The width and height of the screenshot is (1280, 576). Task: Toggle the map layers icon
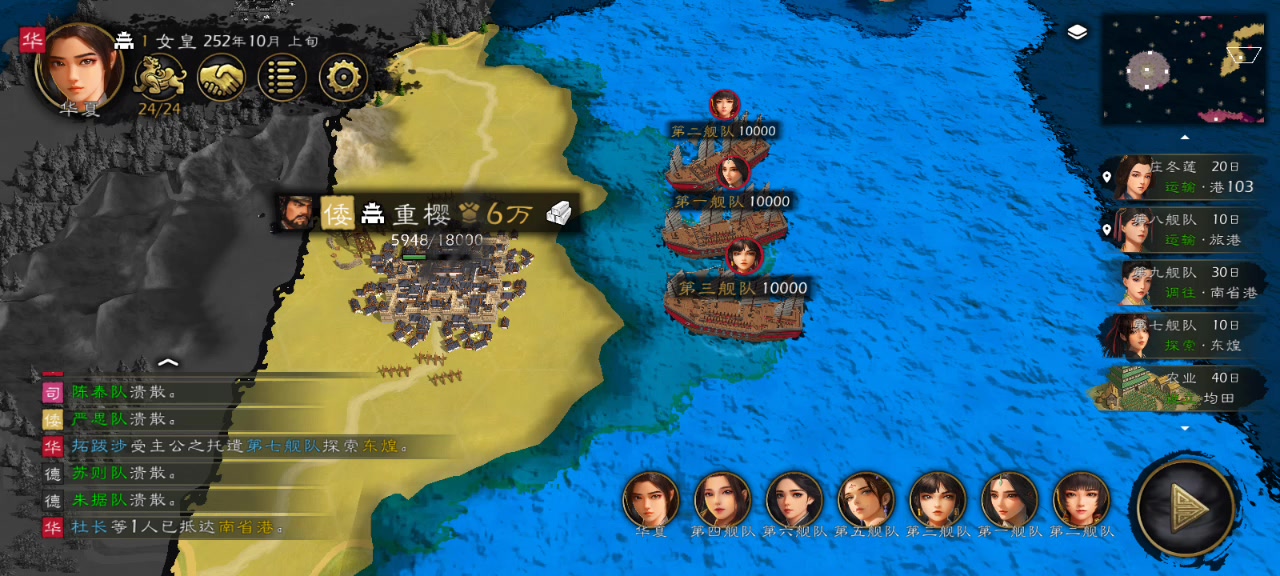(1077, 33)
